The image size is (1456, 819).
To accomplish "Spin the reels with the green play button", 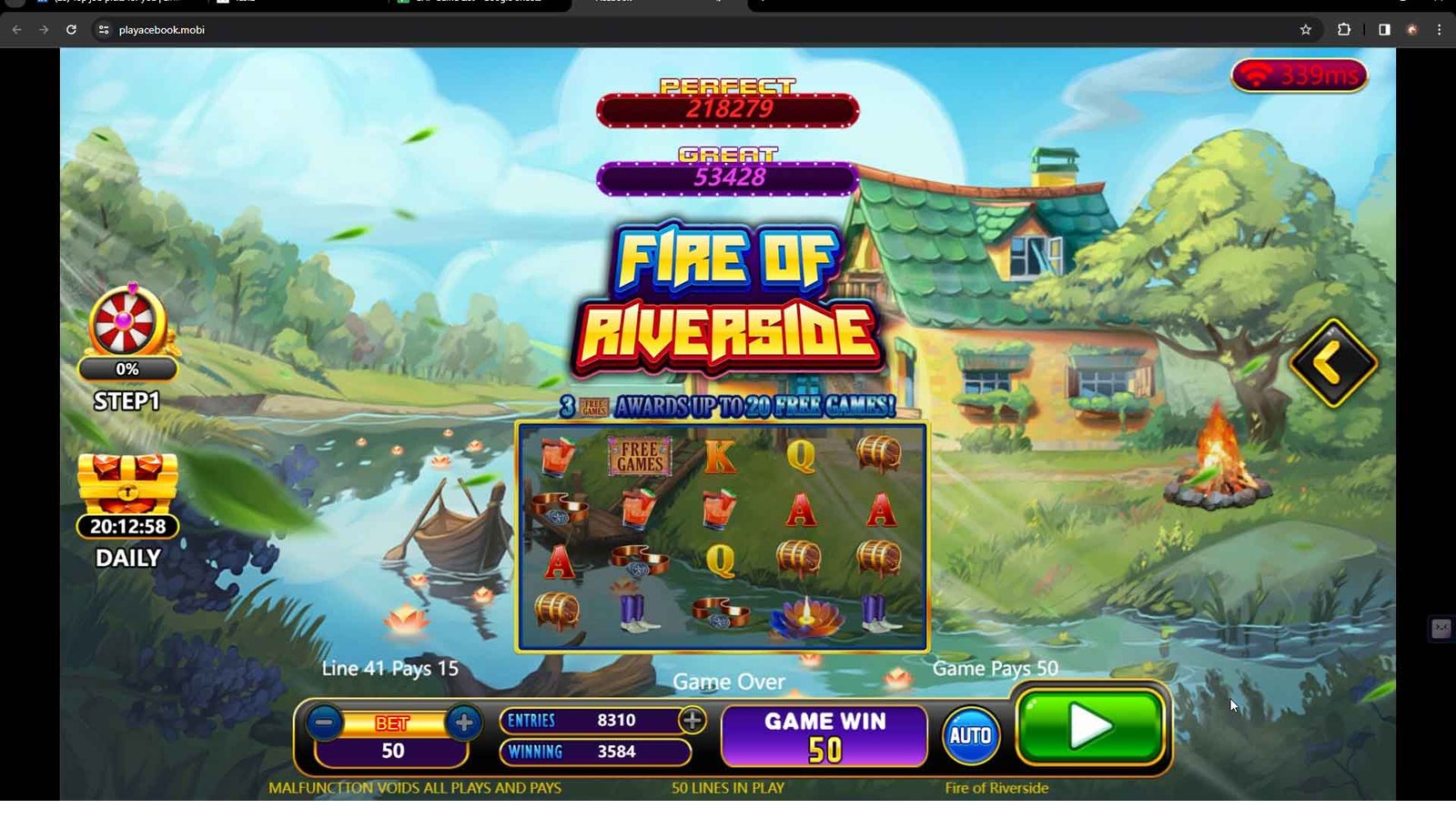I will click(x=1090, y=727).
